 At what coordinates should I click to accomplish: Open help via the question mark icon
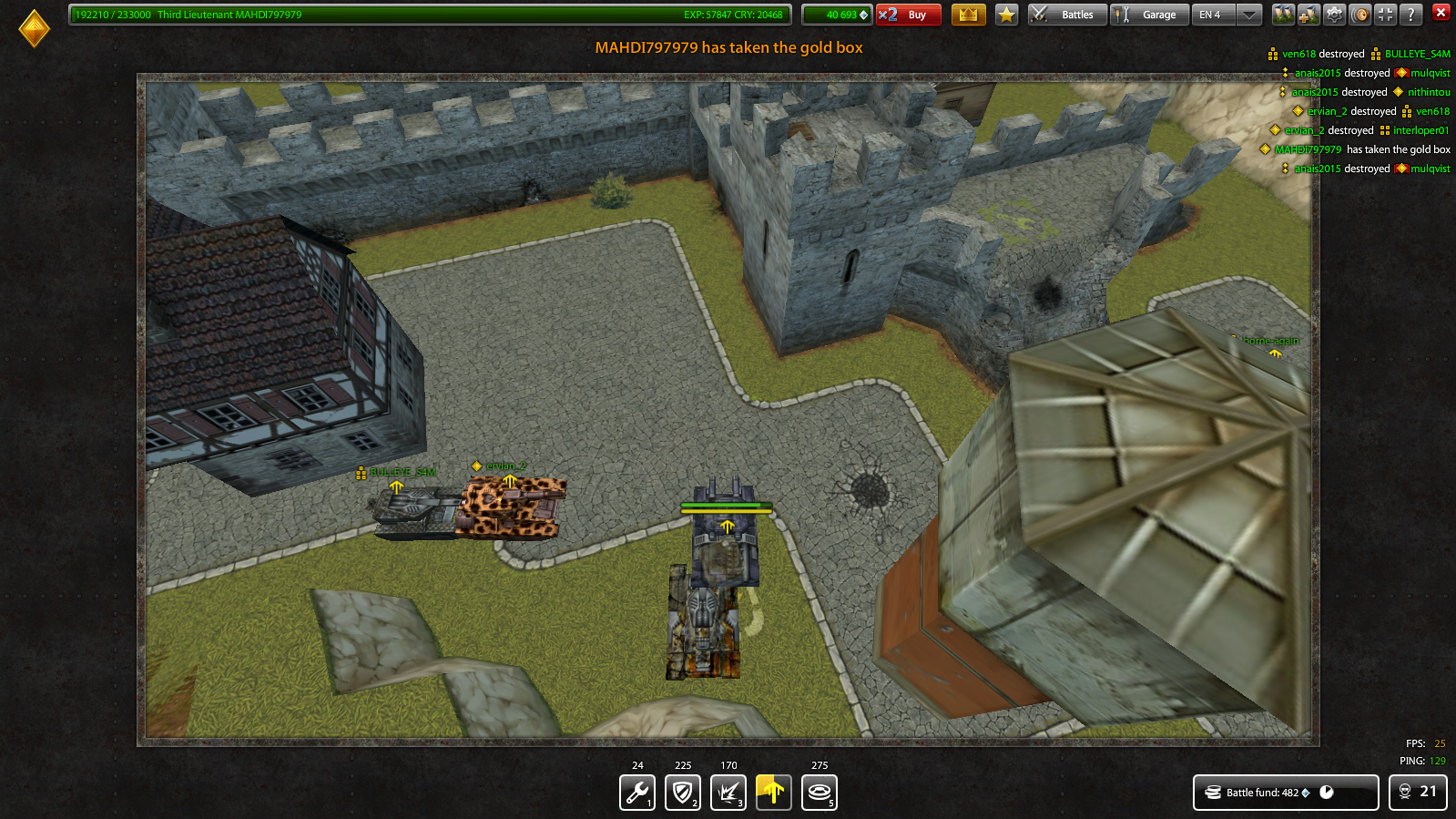click(1410, 14)
